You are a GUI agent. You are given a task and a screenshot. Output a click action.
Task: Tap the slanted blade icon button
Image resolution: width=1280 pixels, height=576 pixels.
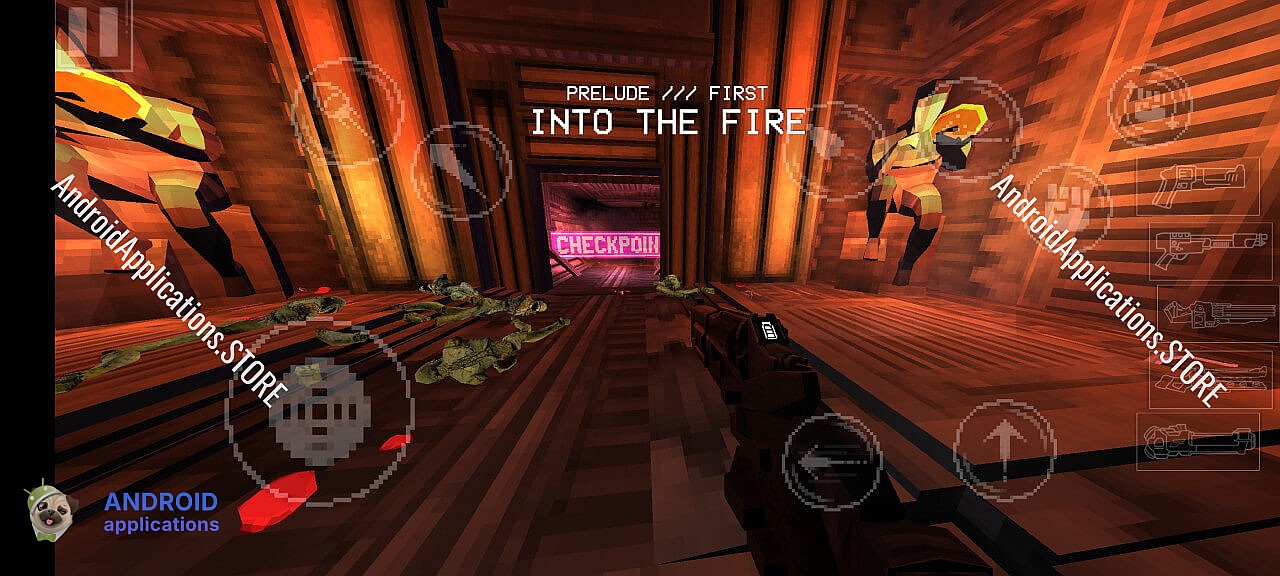tap(461, 171)
